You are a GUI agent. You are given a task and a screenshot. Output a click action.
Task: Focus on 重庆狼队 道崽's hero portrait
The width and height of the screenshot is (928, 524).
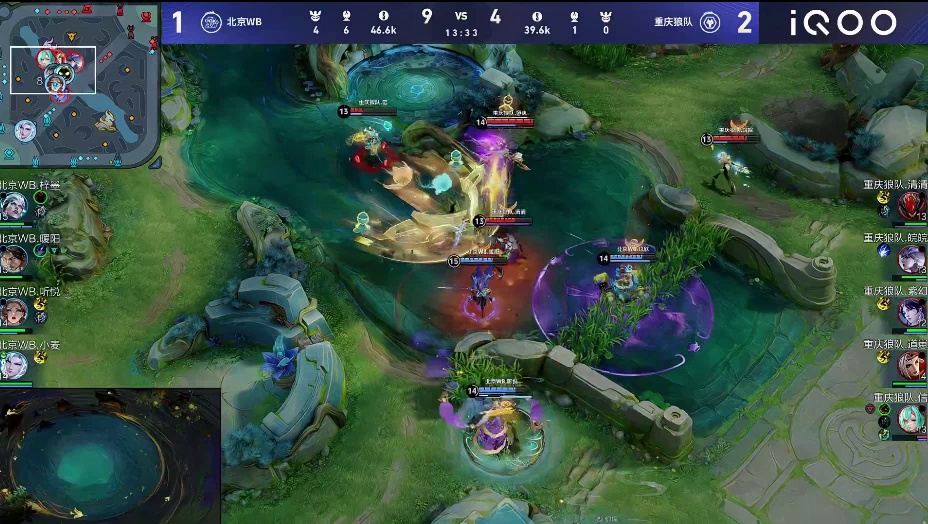(x=911, y=365)
